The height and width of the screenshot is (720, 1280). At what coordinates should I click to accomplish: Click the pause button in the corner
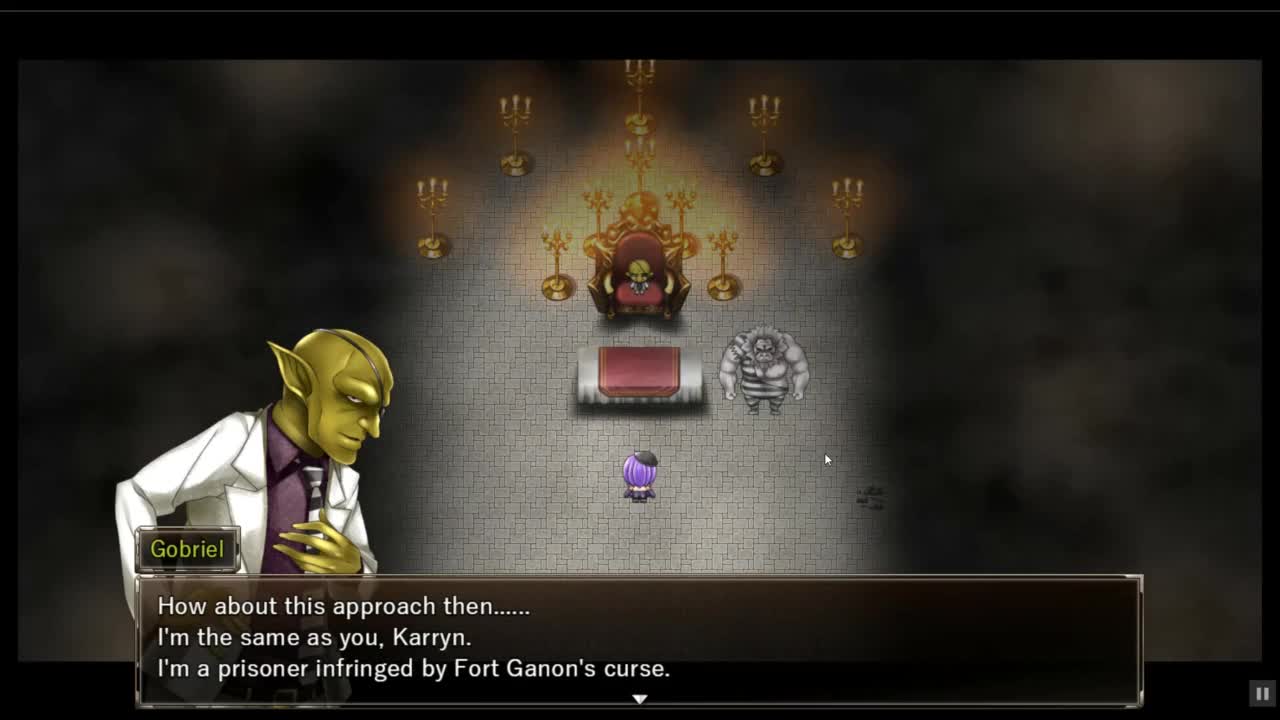(1262, 693)
